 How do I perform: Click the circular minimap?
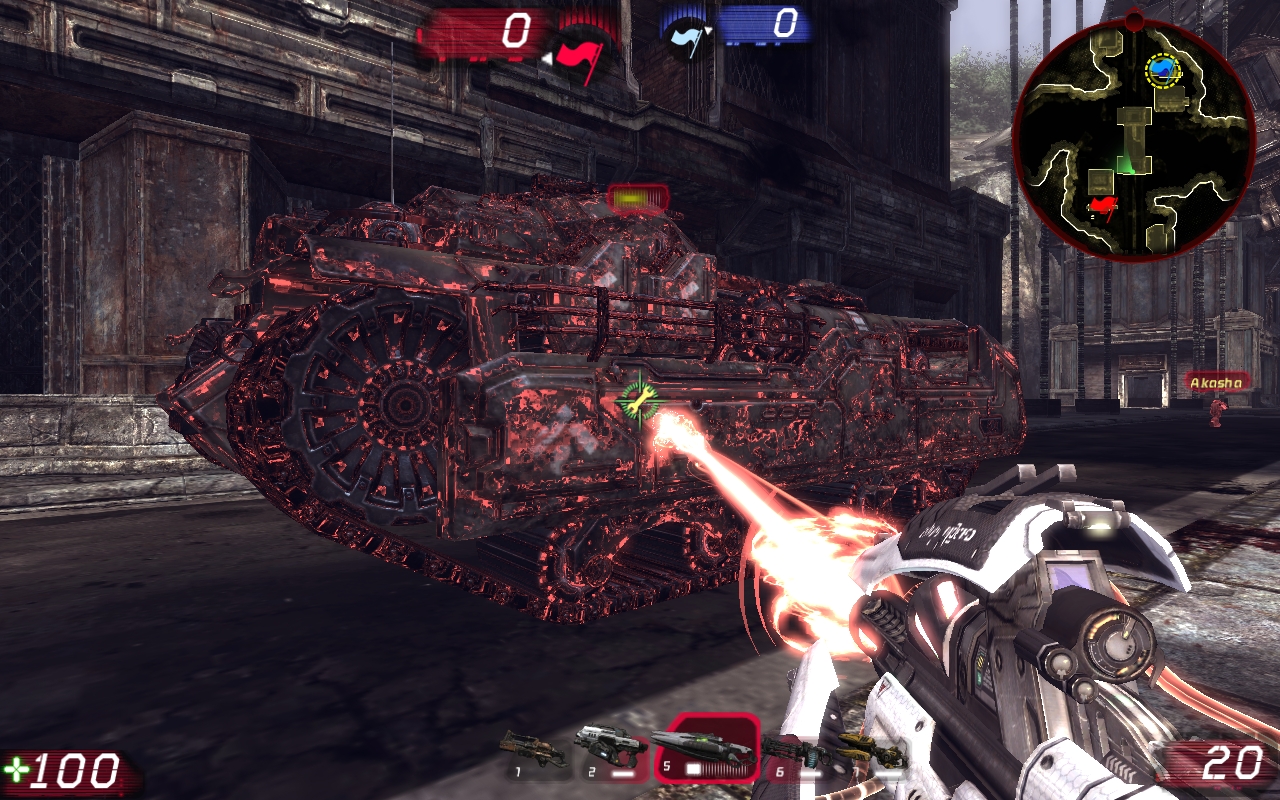1133,138
